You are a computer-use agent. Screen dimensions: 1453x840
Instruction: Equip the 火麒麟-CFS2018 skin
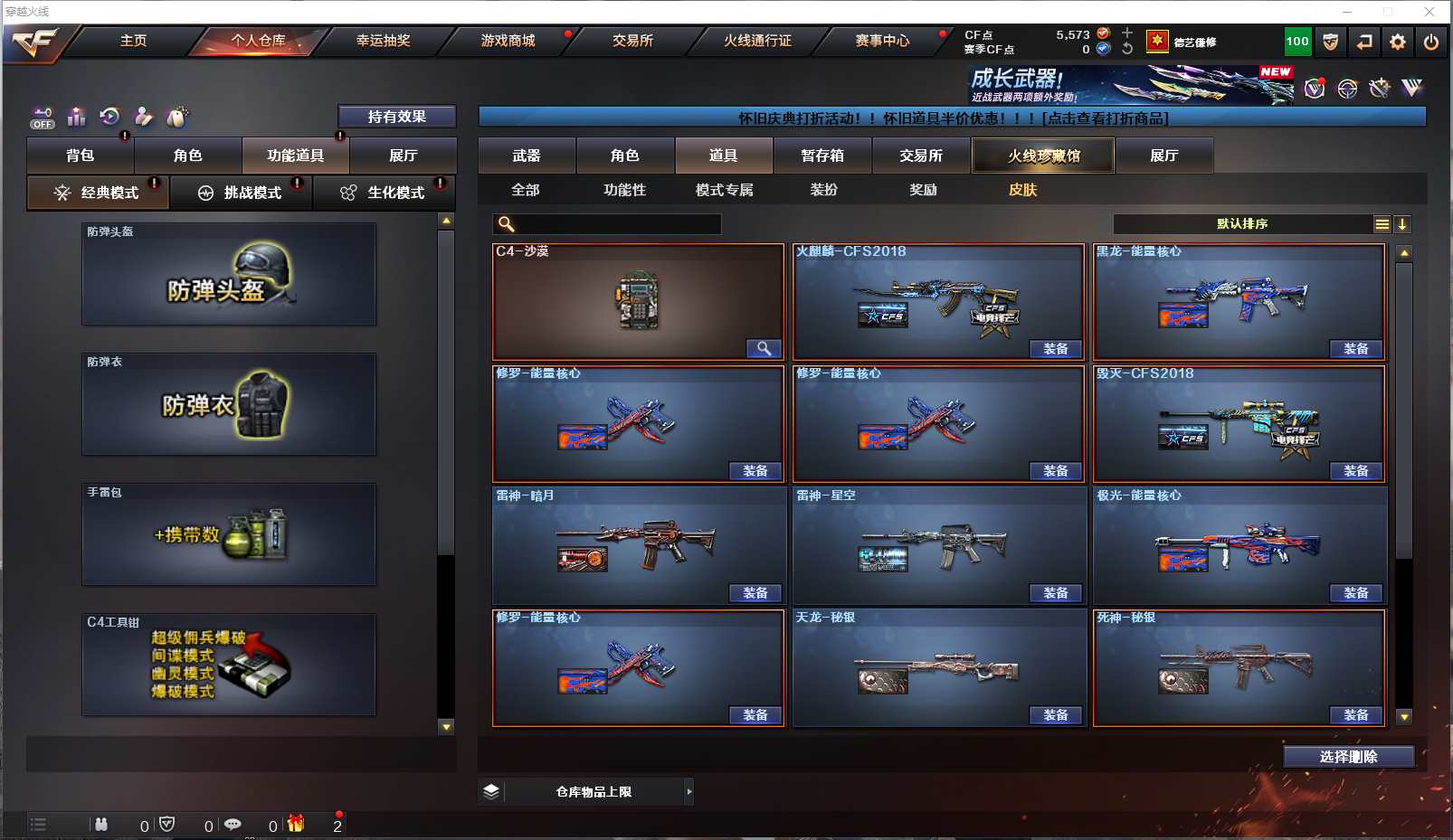1056,349
